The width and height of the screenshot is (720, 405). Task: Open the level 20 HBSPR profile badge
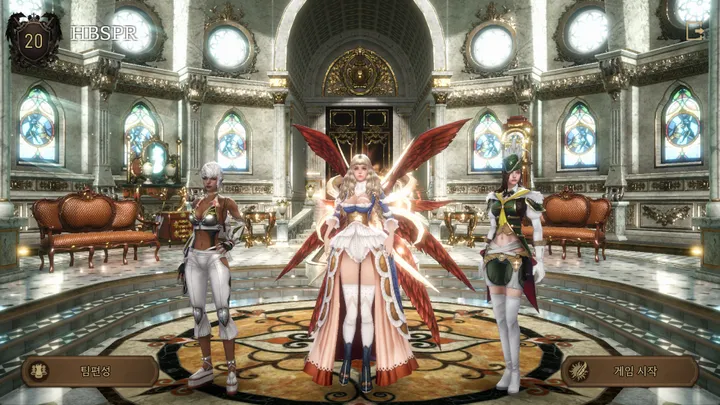(32, 40)
